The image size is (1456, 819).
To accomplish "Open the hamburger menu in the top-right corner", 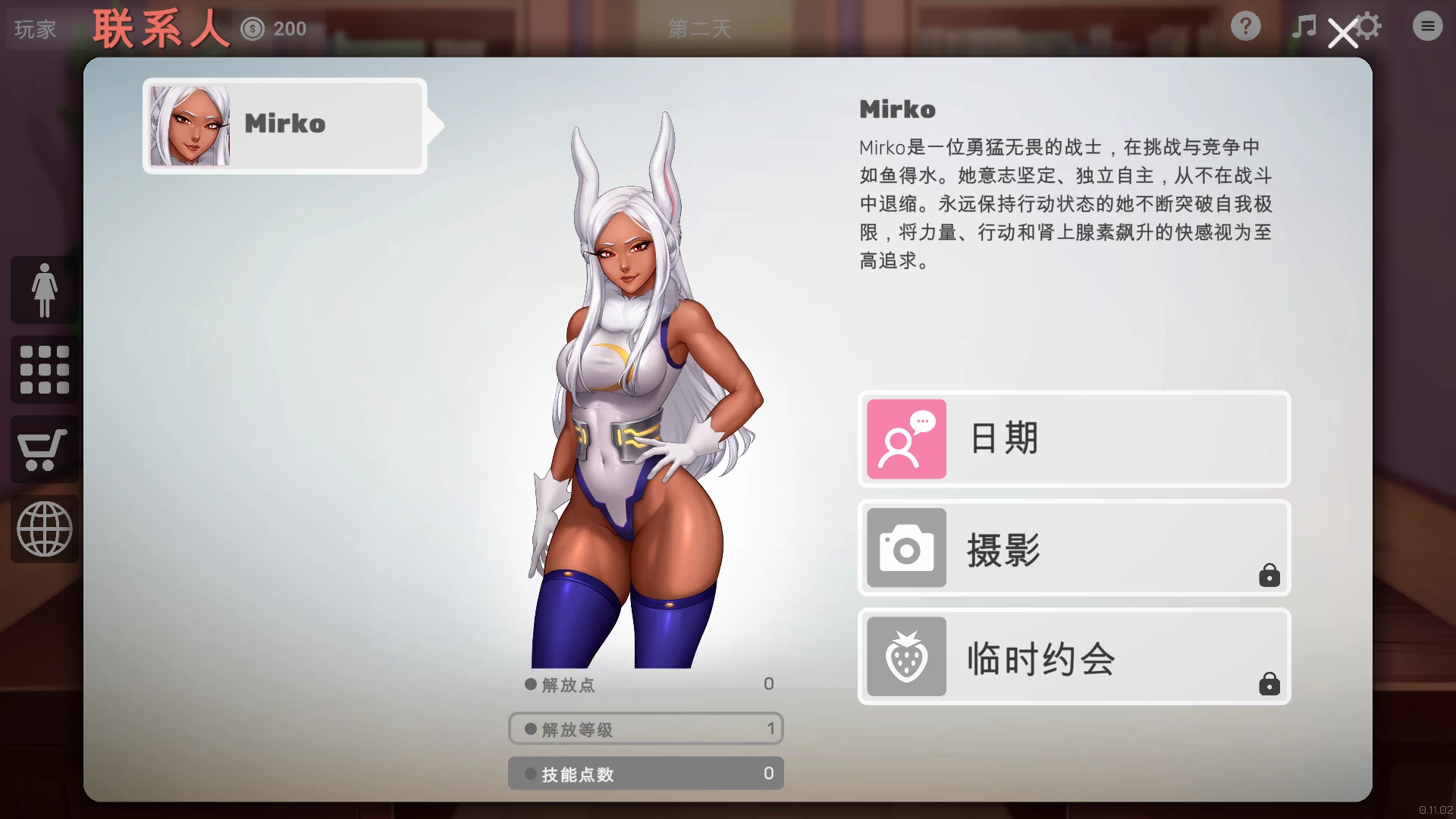I will pyautogui.click(x=1427, y=25).
